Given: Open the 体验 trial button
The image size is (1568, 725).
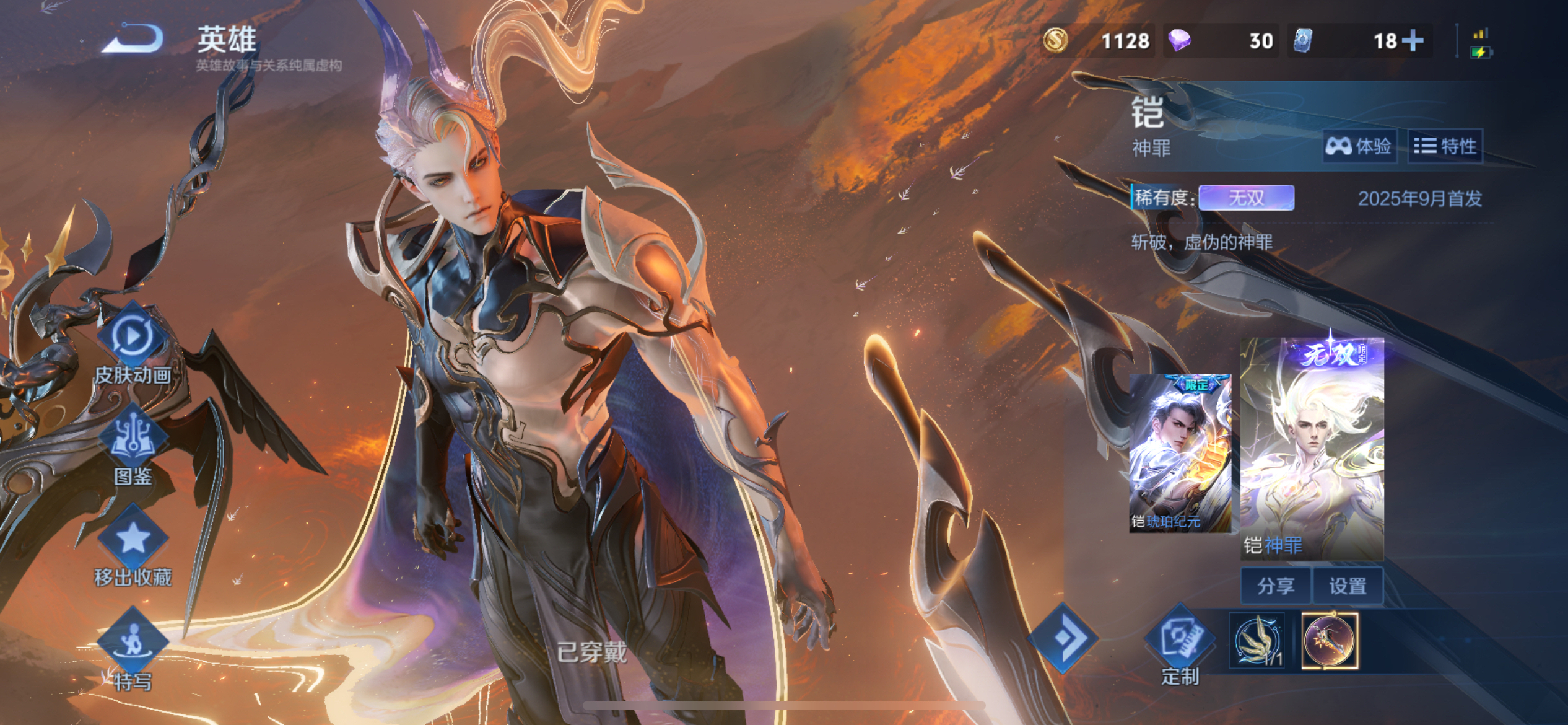Looking at the screenshot, I should [1359, 146].
